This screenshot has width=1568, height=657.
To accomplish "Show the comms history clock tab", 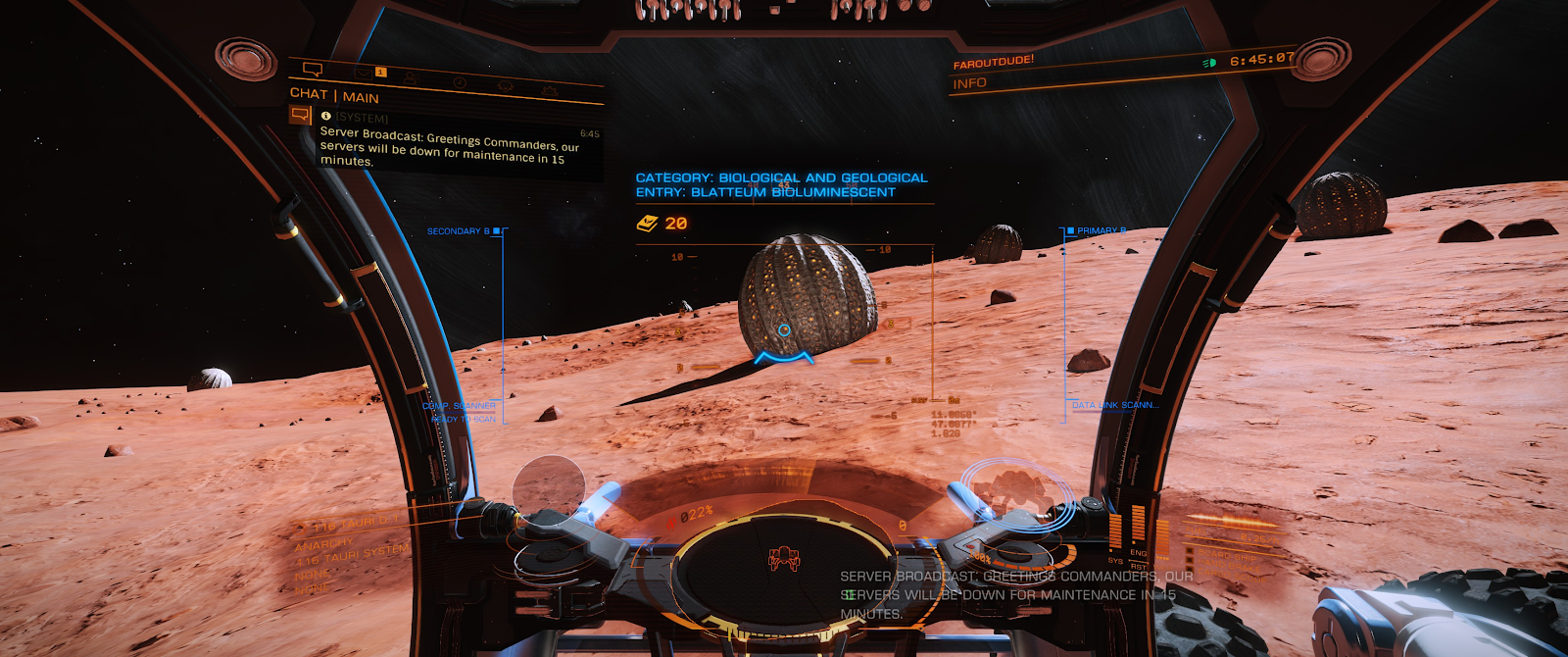I will tap(459, 82).
